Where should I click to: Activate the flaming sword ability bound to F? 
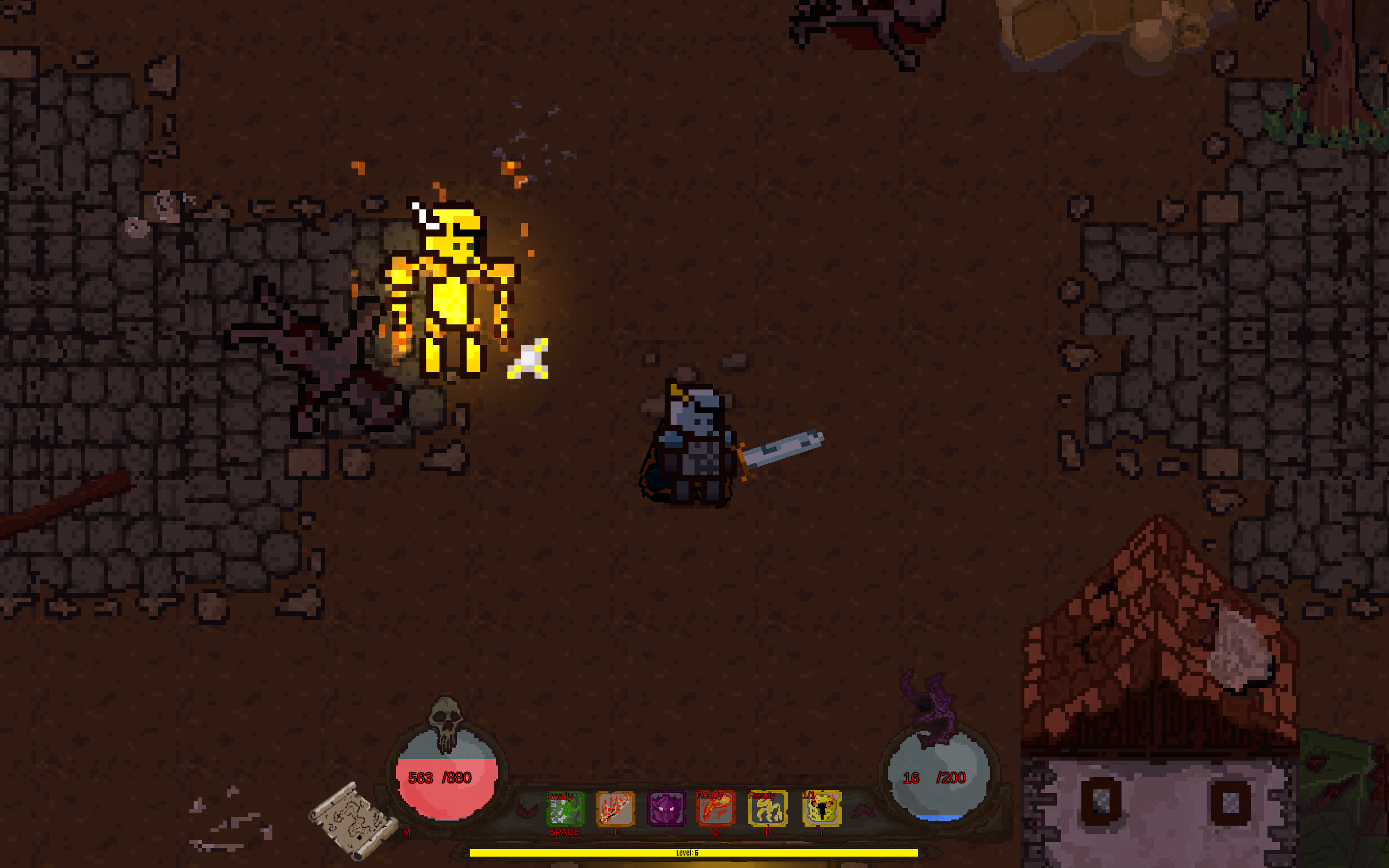point(615,809)
